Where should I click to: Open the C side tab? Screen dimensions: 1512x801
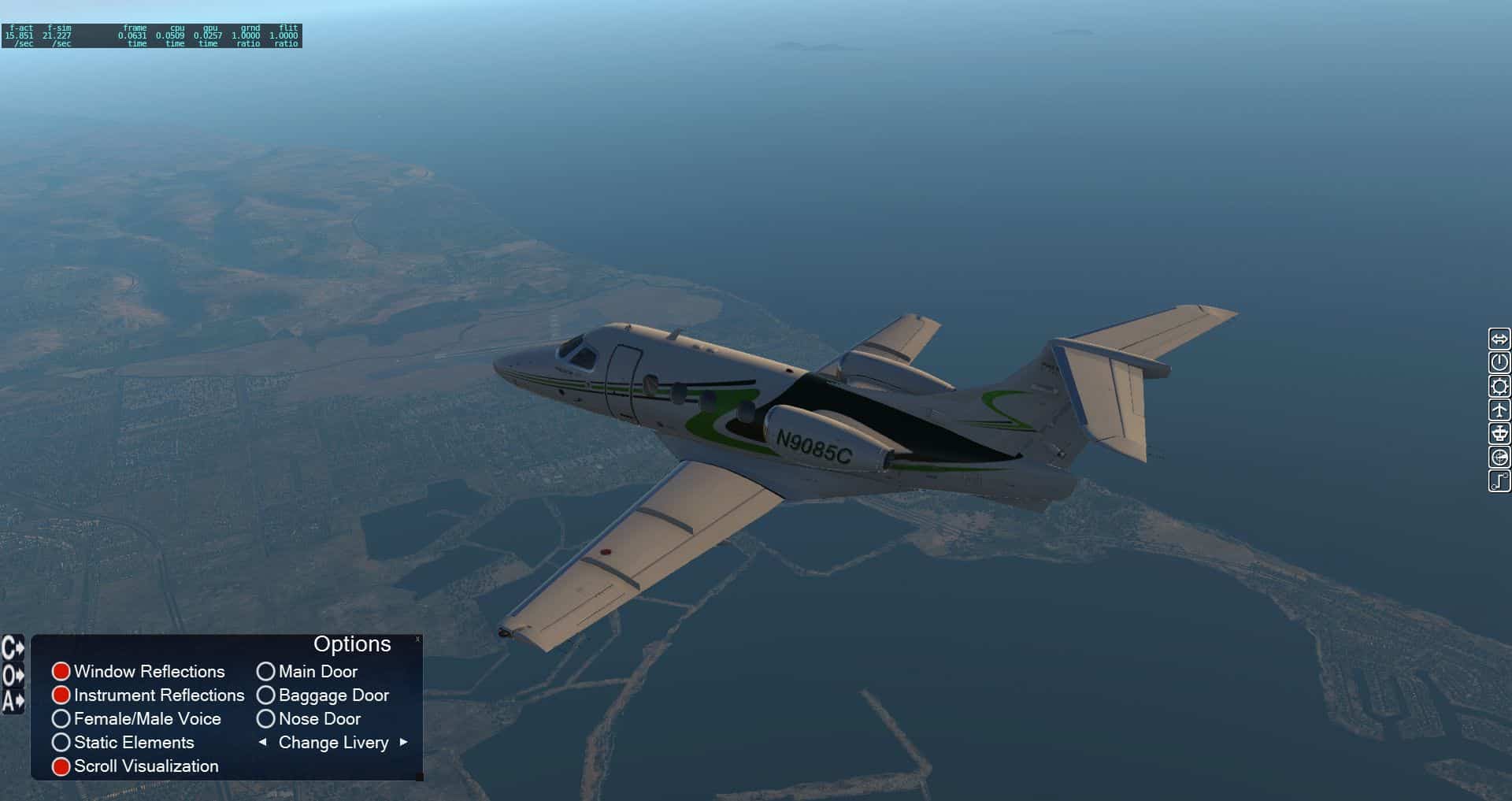pyautogui.click(x=13, y=648)
